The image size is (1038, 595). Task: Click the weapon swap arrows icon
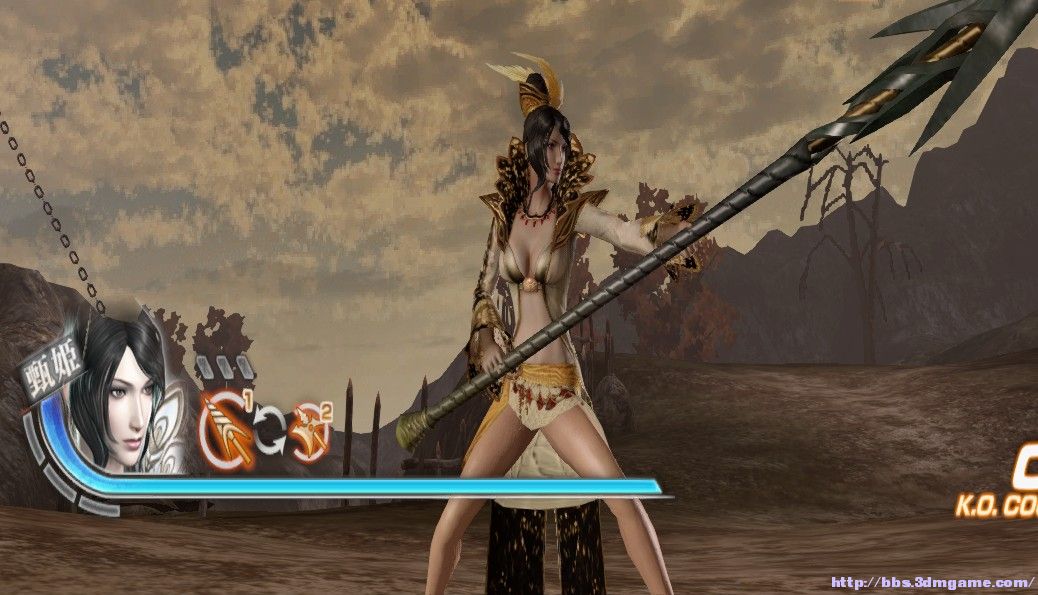(x=267, y=431)
